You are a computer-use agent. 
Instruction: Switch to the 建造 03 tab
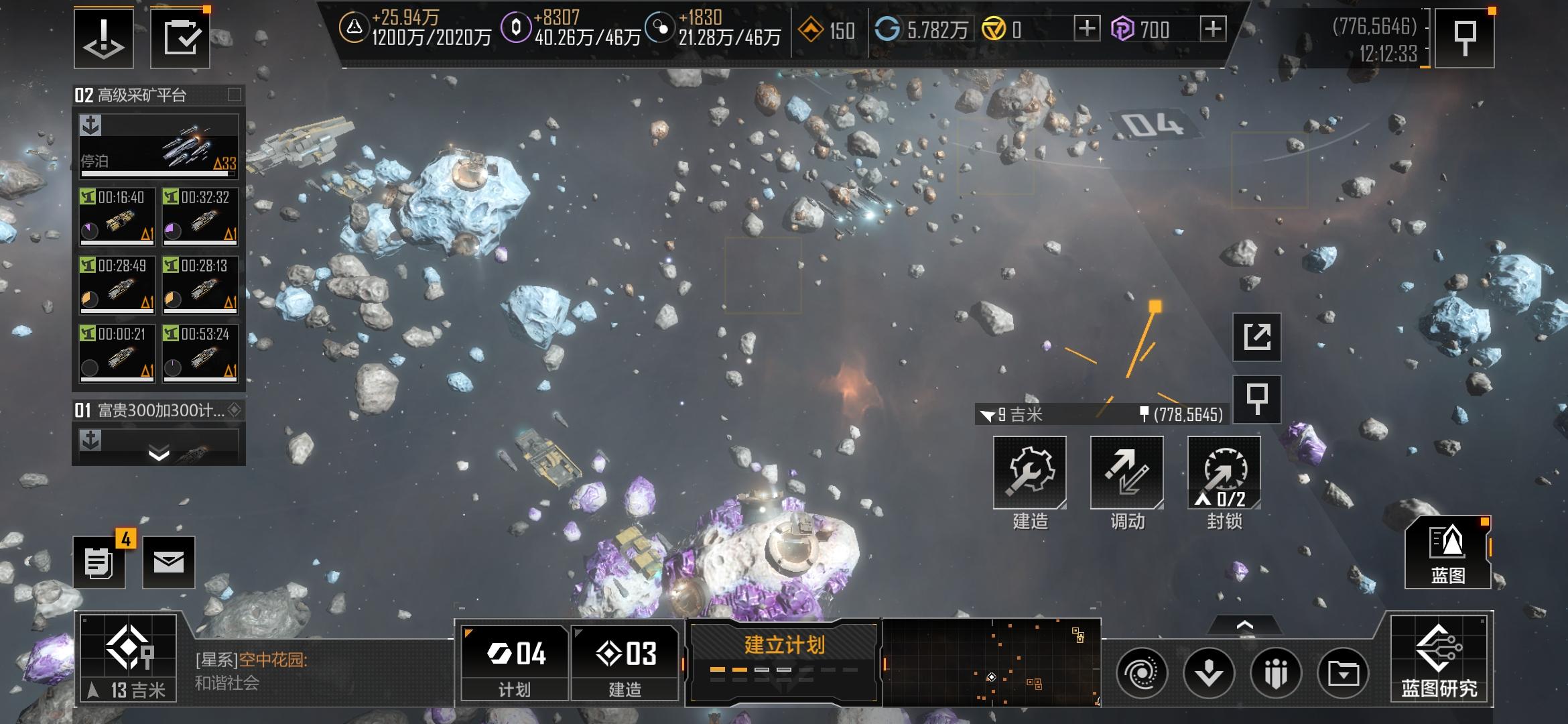point(625,662)
